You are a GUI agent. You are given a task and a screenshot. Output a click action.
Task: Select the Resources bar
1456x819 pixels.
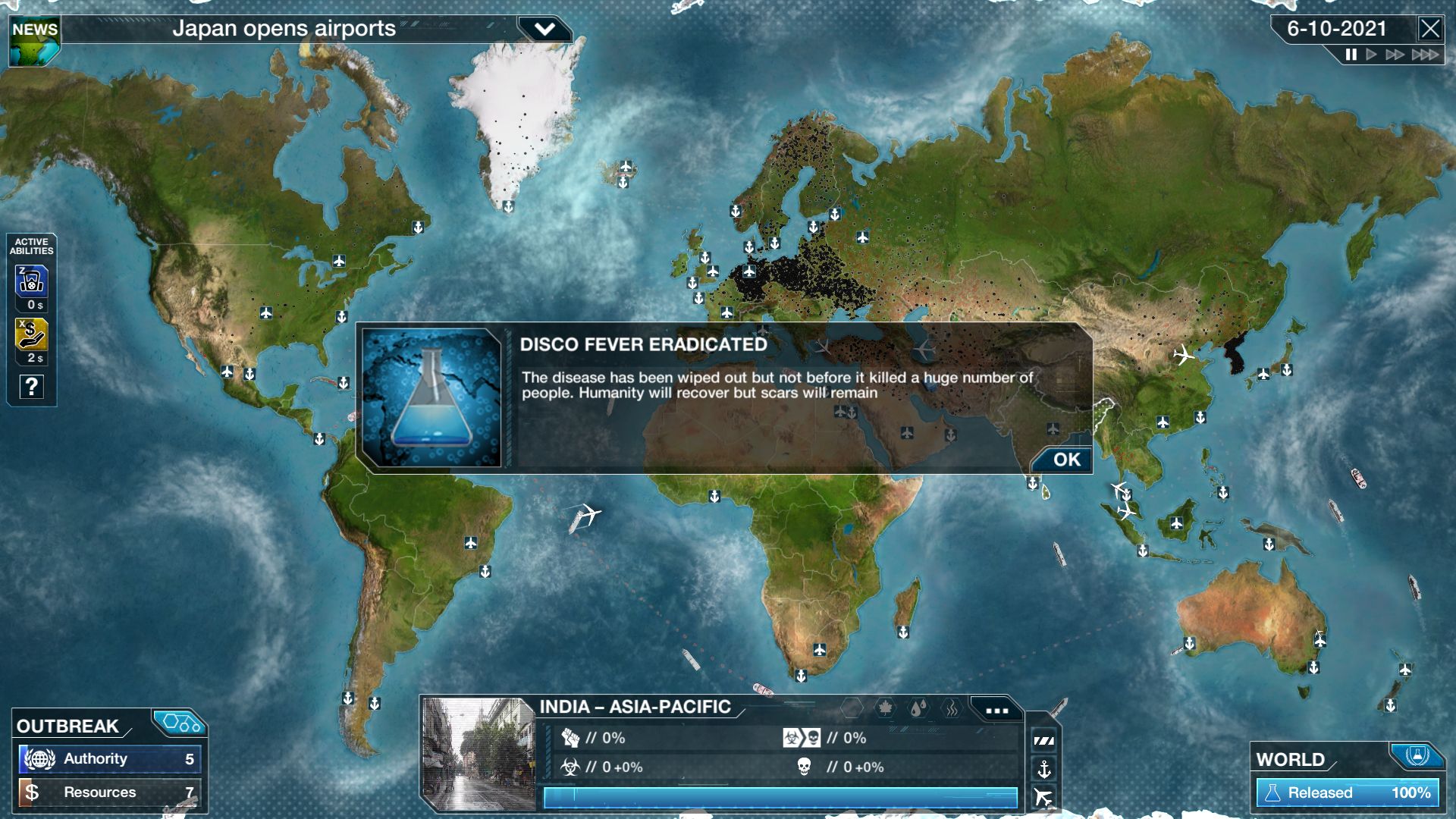click(x=110, y=792)
